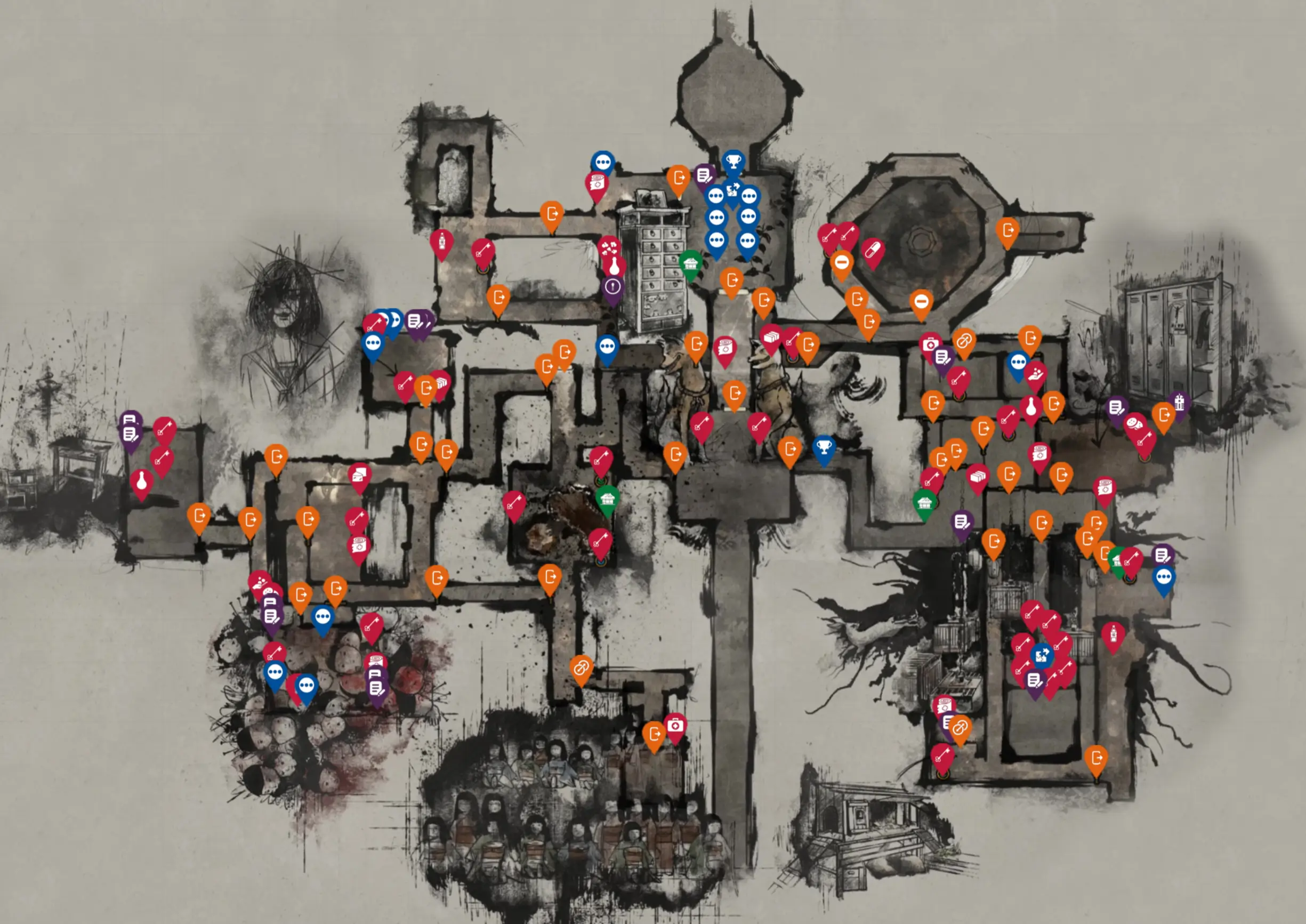Click the purple exclamation point marker
Viewport: 1306px width, 924px height.
(612, 286)
